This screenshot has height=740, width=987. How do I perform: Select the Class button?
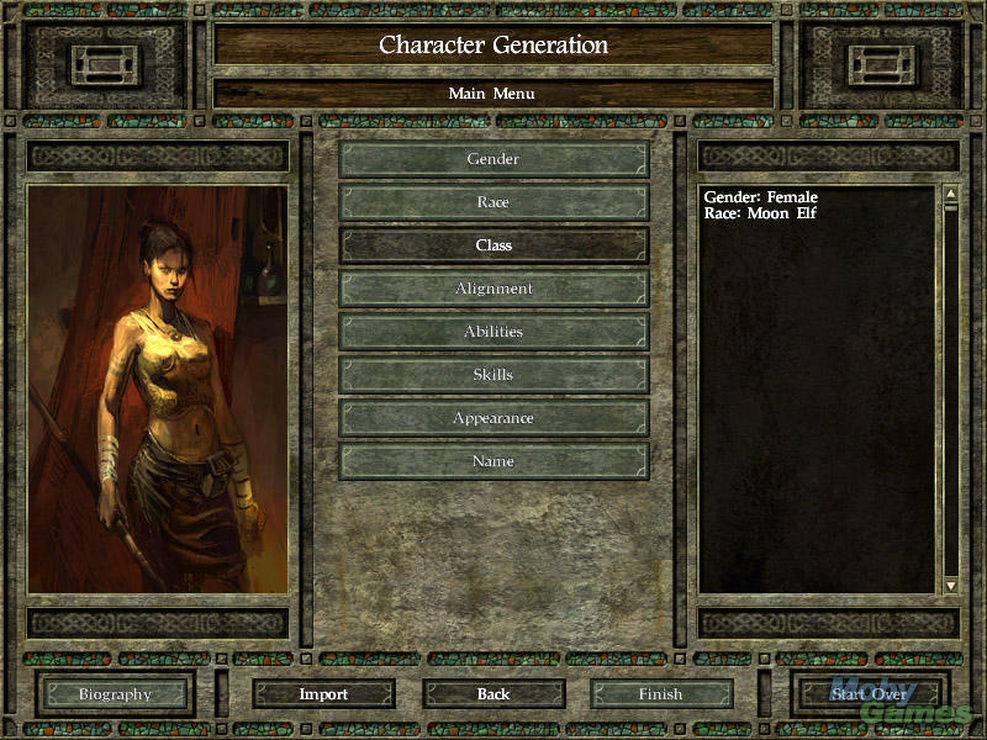[x=493, y=245]
